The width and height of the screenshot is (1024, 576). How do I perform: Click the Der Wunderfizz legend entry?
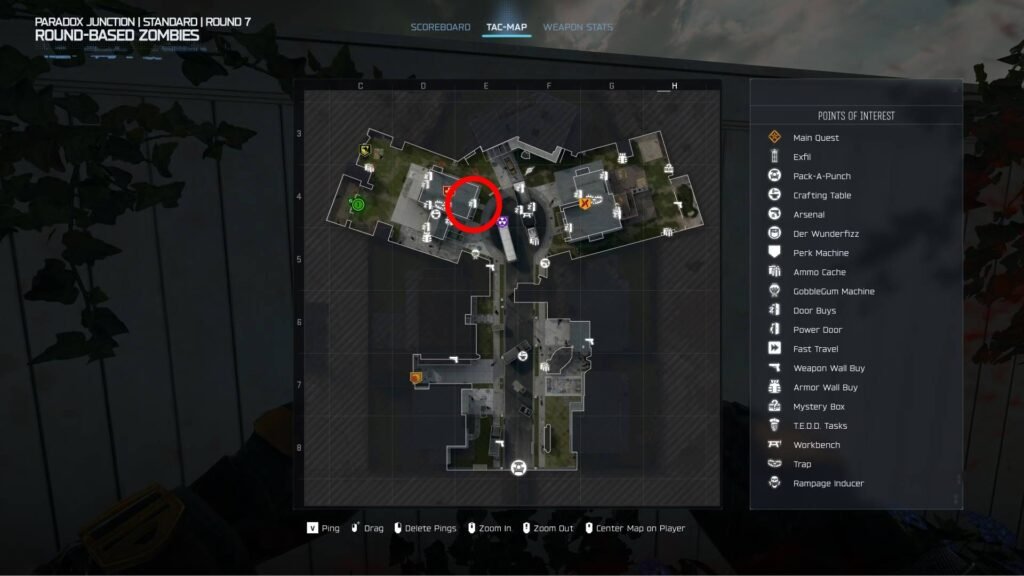[825, 234]
